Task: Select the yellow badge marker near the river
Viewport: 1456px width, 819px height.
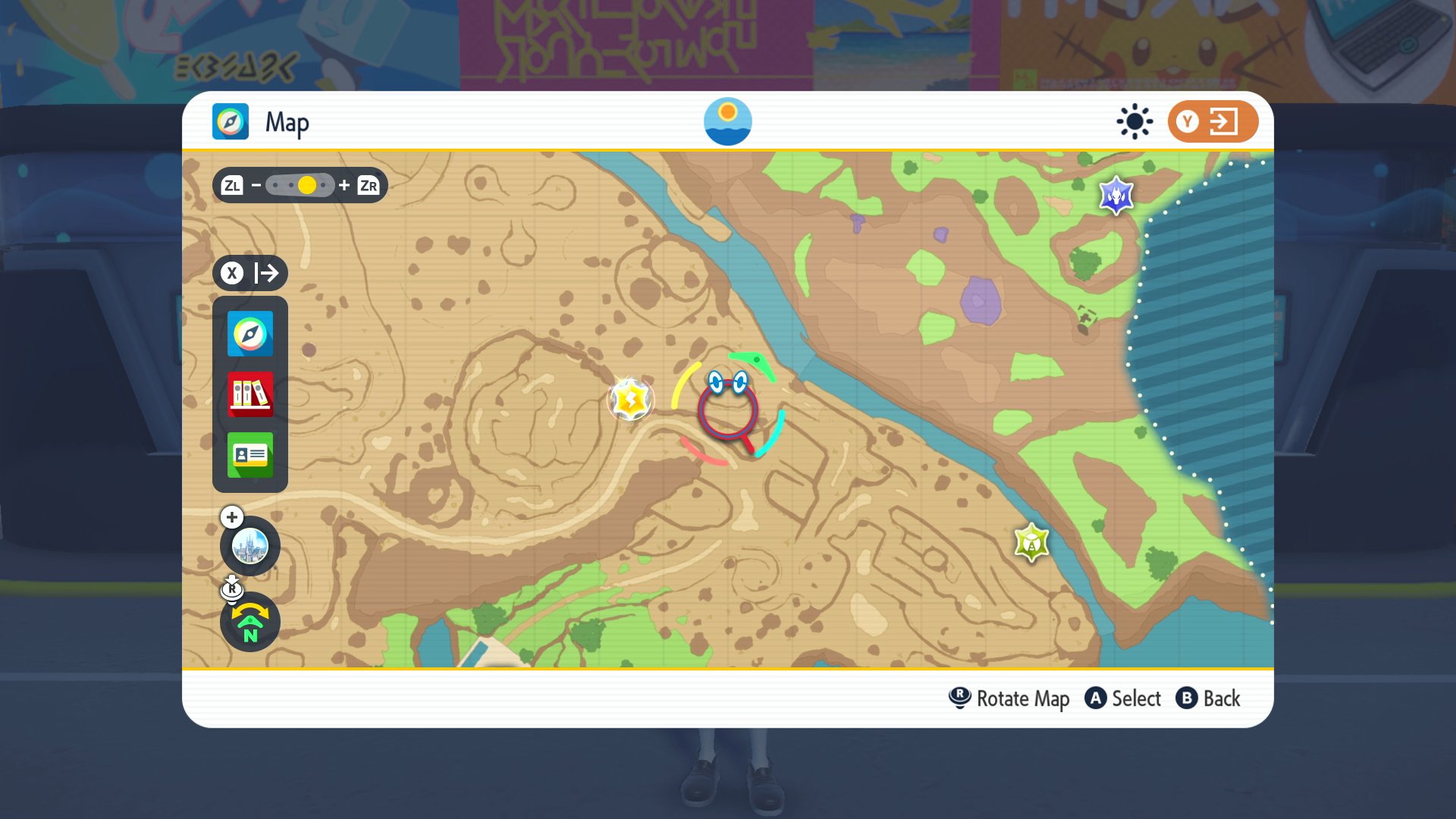Action: 1031,543
